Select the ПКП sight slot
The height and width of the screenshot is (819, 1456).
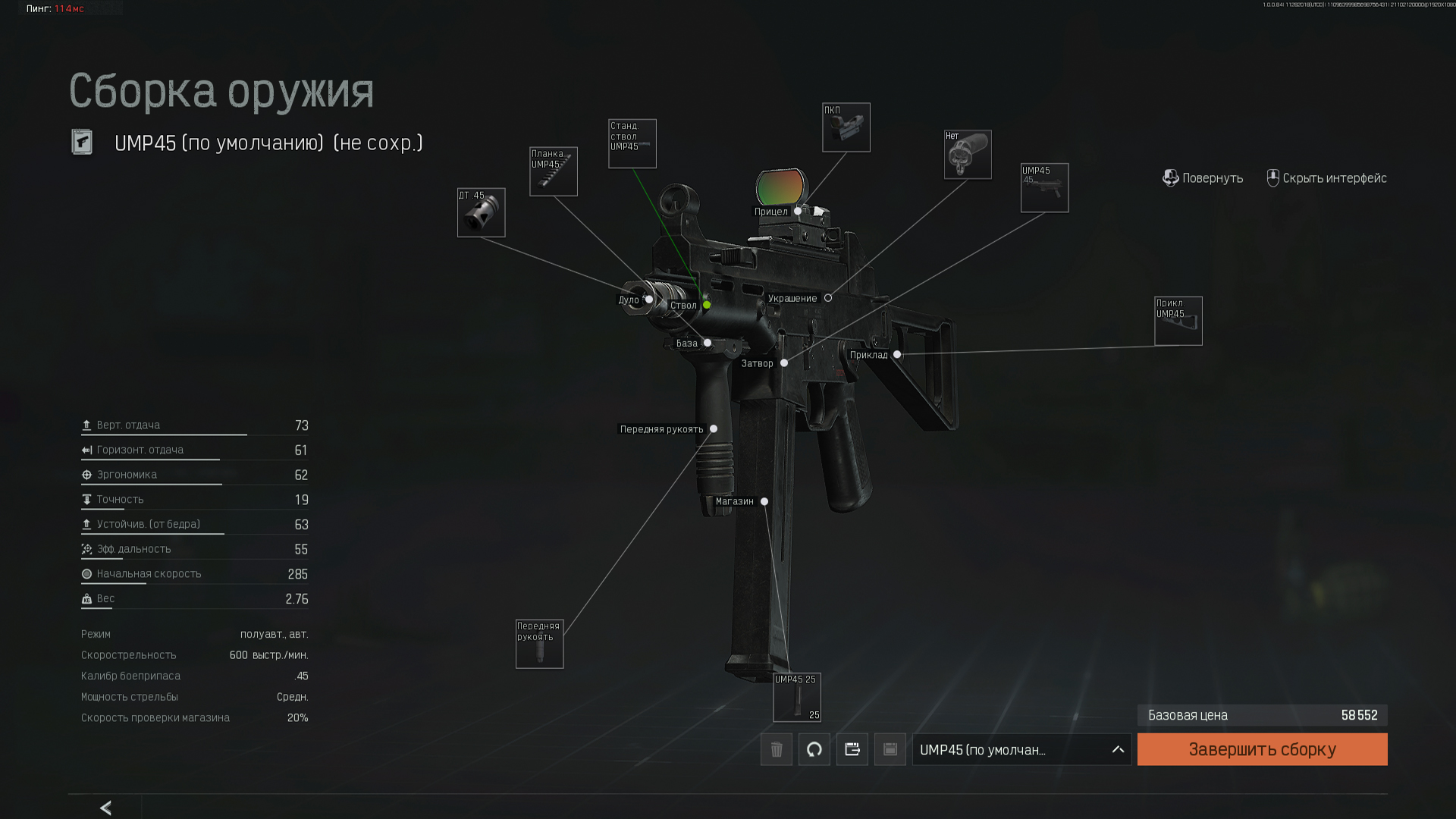pos(846,127)
